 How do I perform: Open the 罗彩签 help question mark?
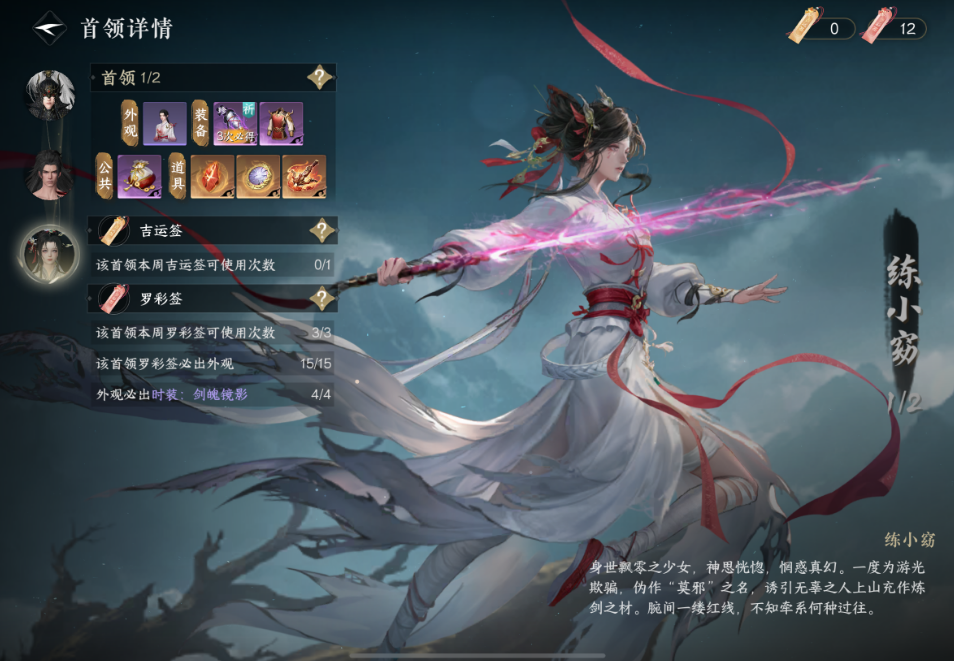[320, 298]
